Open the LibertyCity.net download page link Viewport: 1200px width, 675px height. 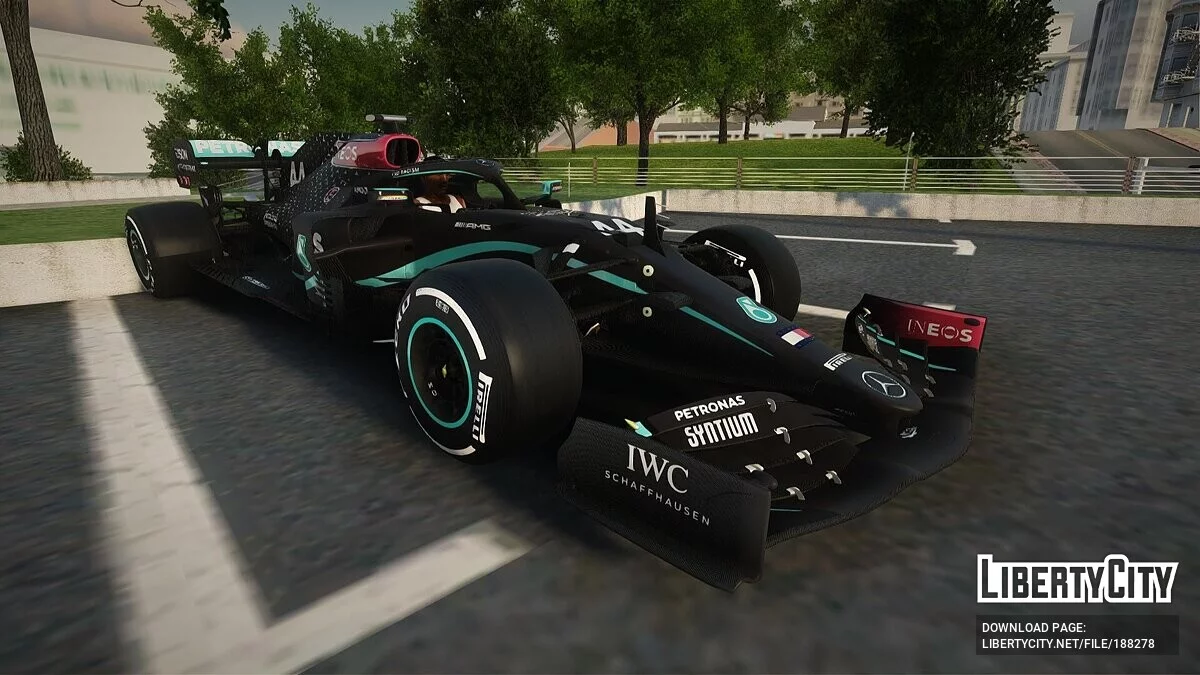click(1067, 643)
